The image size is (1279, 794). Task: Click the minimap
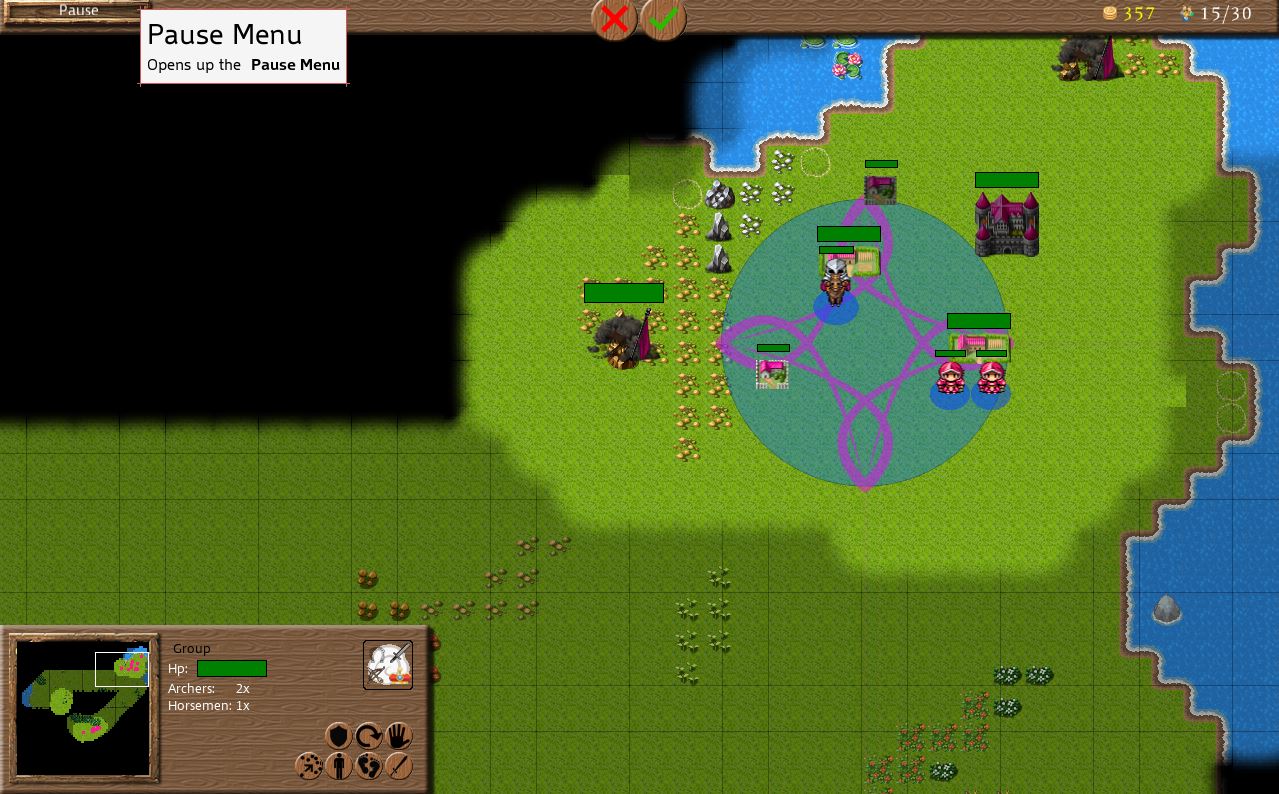pyautogui.click(x=83, y=708)
